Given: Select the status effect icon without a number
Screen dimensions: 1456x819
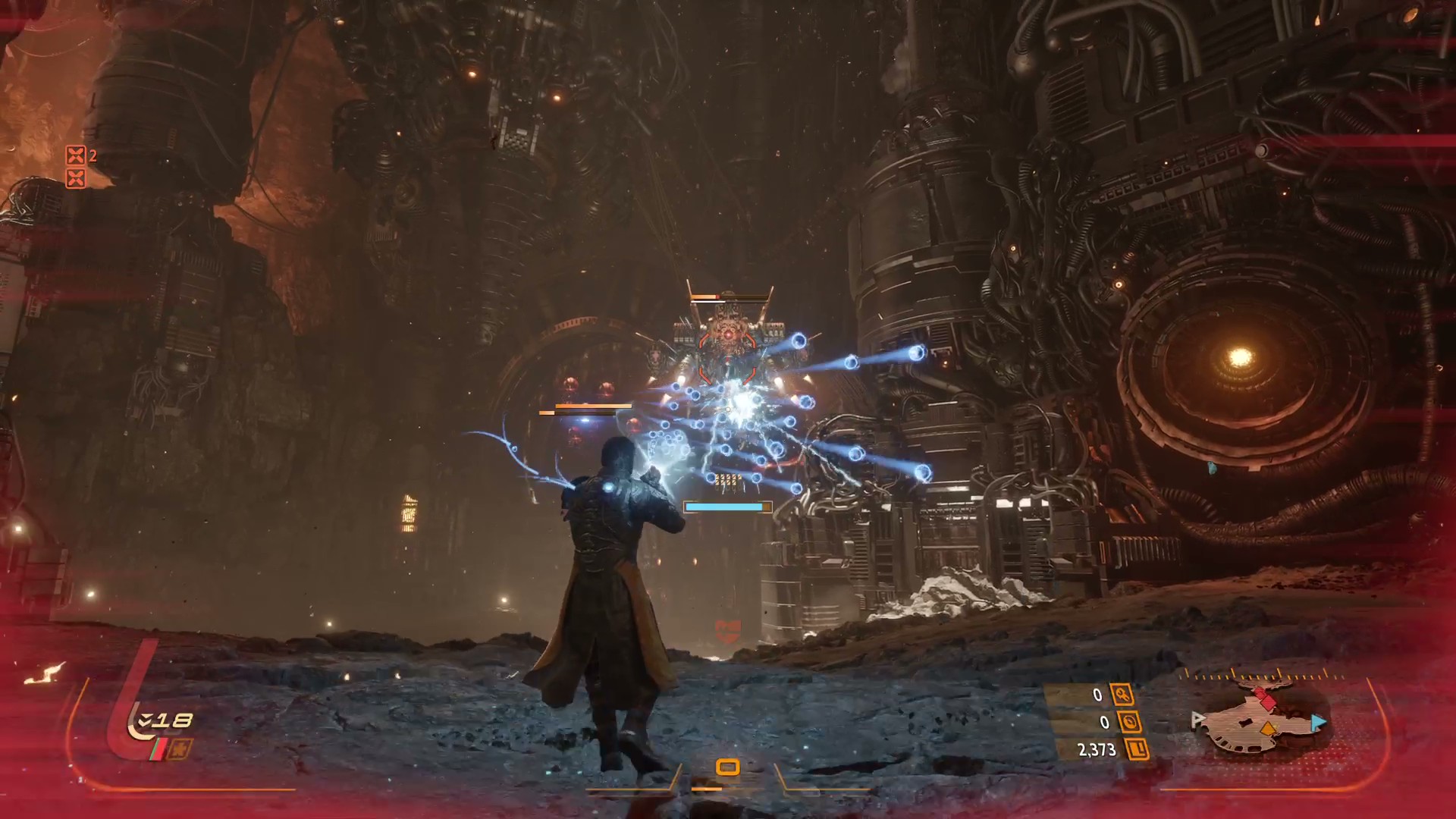Looking at the screenshot, I should click(75, 179).
